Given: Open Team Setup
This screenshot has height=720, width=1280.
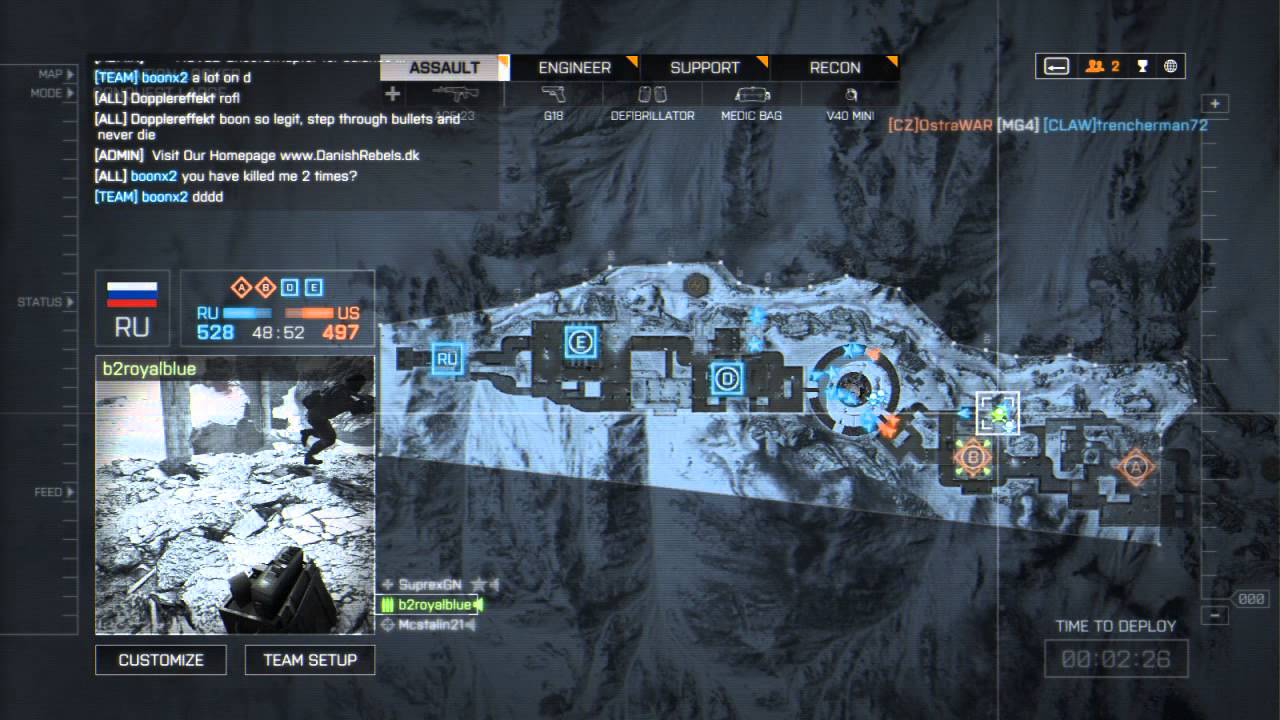Looking at the screenshot, I should [310, 660].
